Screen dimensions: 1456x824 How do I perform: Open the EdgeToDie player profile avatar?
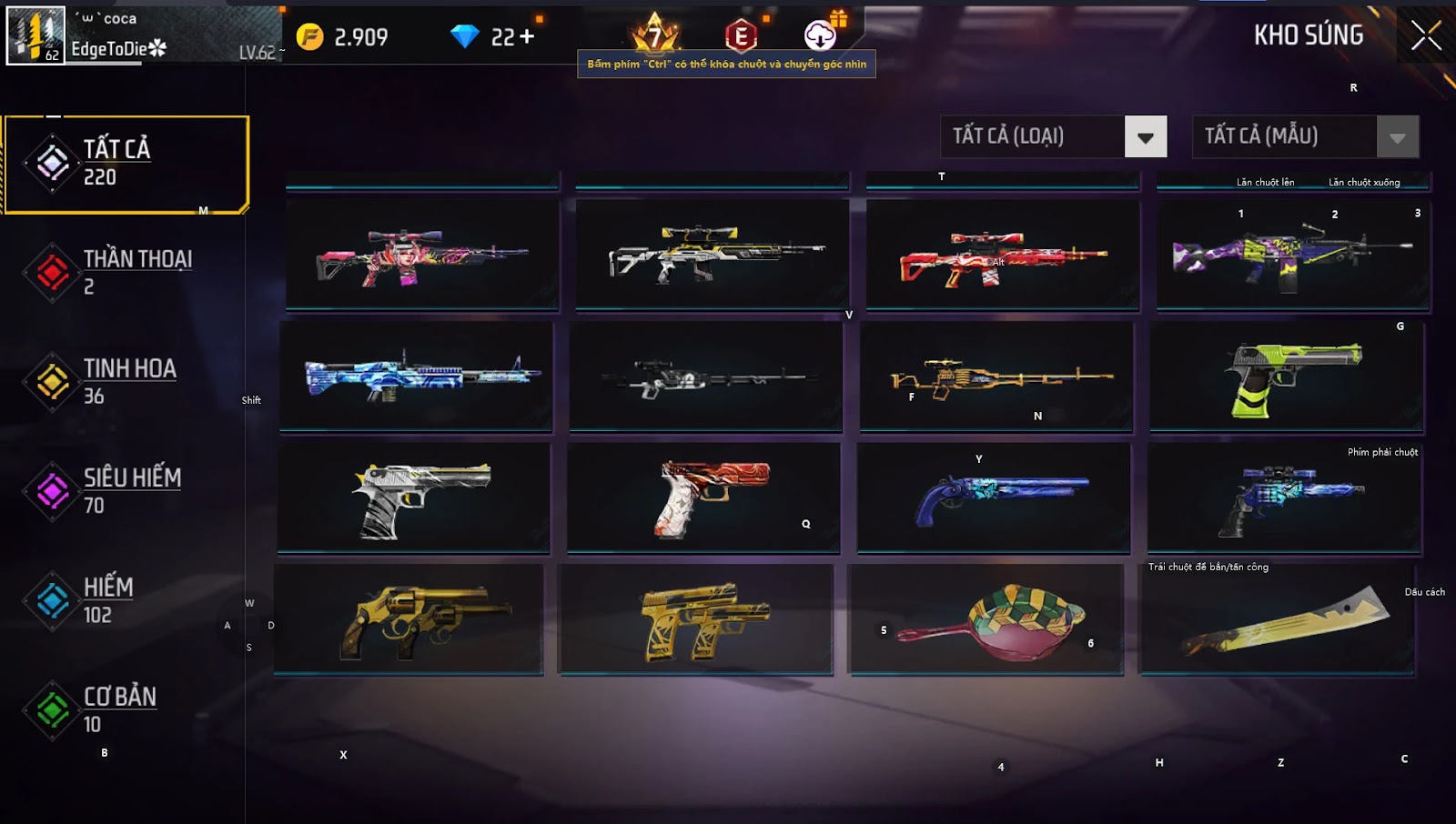click(x=35, y=35)
